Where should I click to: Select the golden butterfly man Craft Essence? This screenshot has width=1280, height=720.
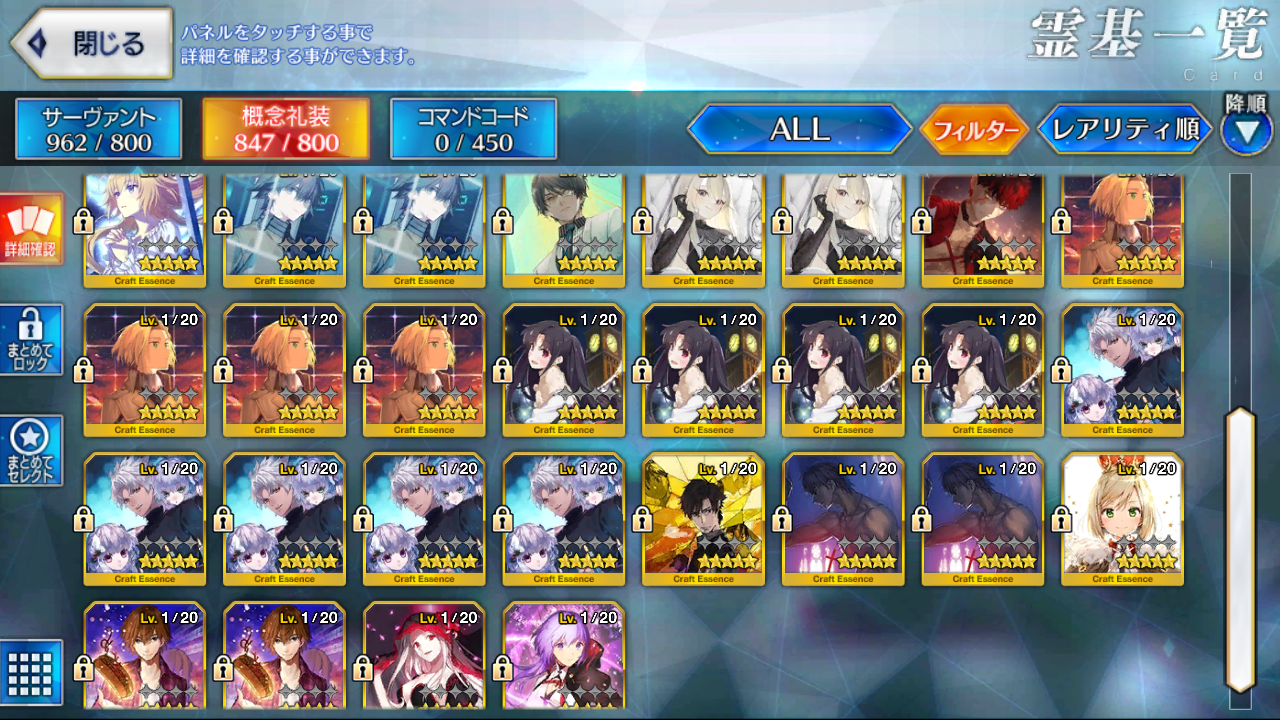[704, 518]
